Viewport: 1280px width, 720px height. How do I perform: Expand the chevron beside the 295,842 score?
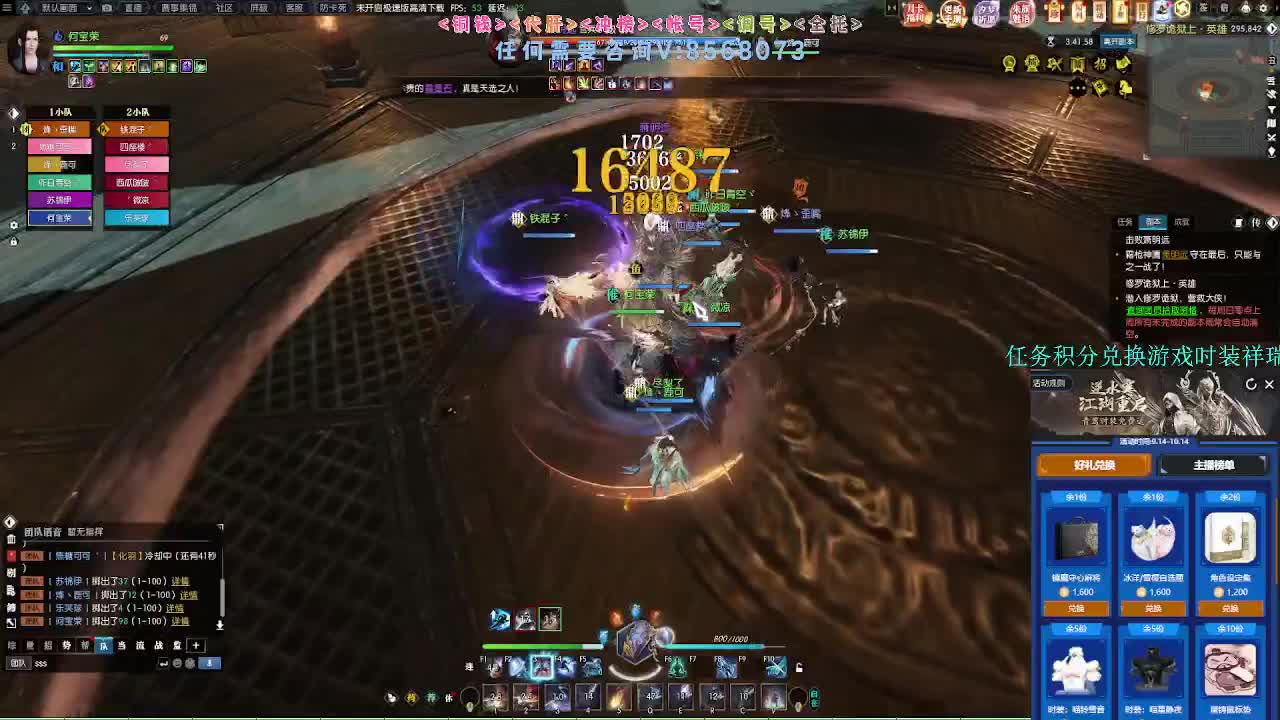click(x=1271, y=28)
